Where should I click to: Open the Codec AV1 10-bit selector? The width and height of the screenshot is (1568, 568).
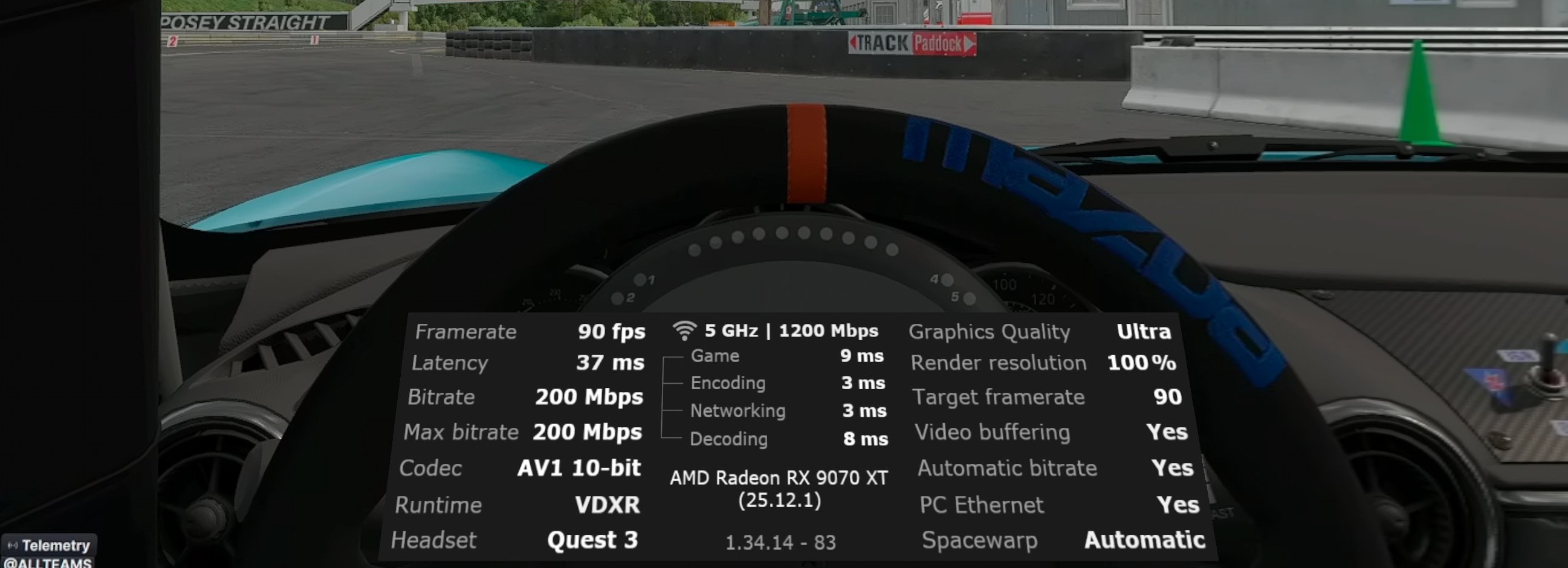click(x=578, y=468)
